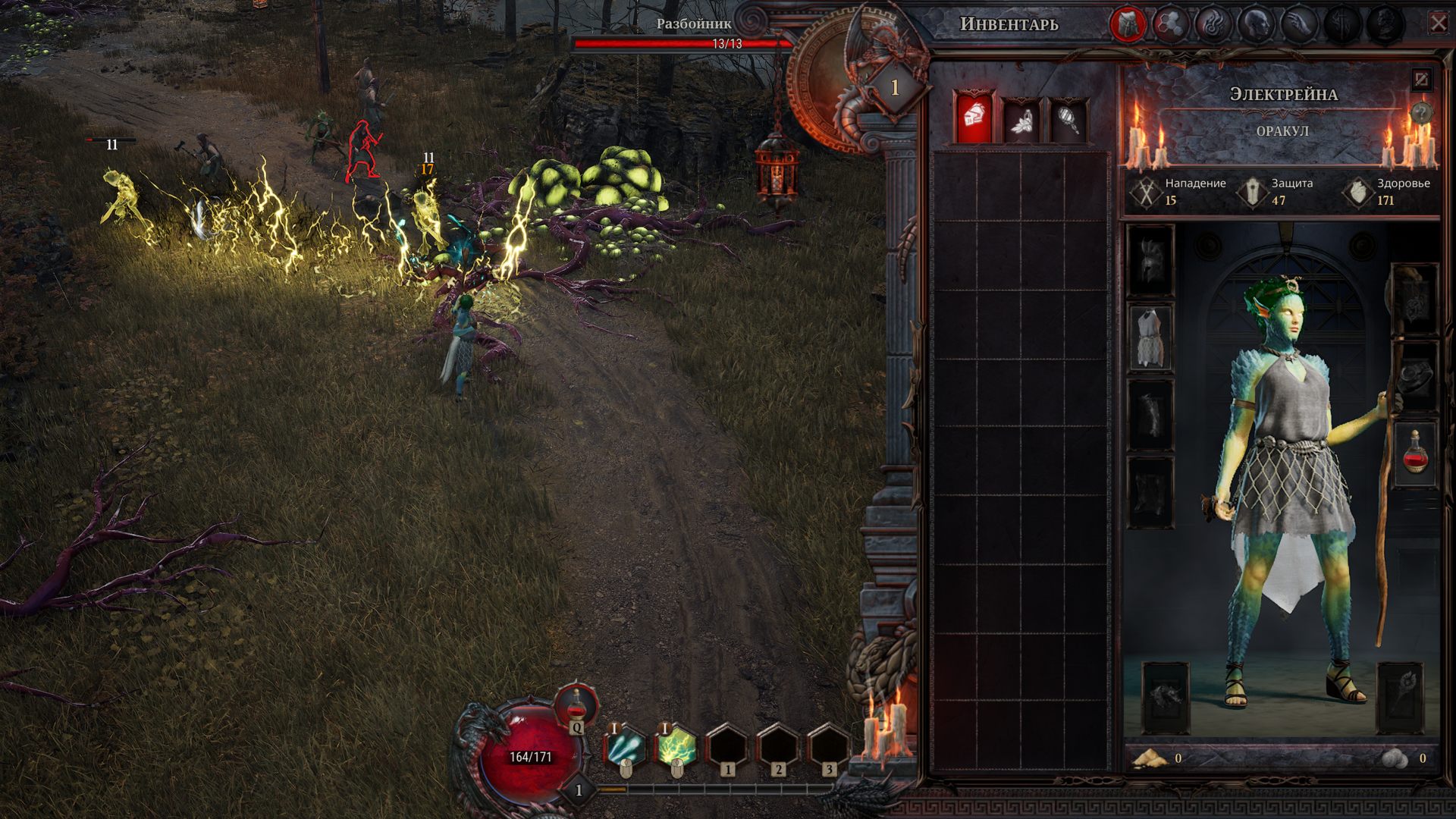This screenshot has height=819, width=1456.
Task: Select the equipped grey tunic slot
Action: click(1150, 337)
